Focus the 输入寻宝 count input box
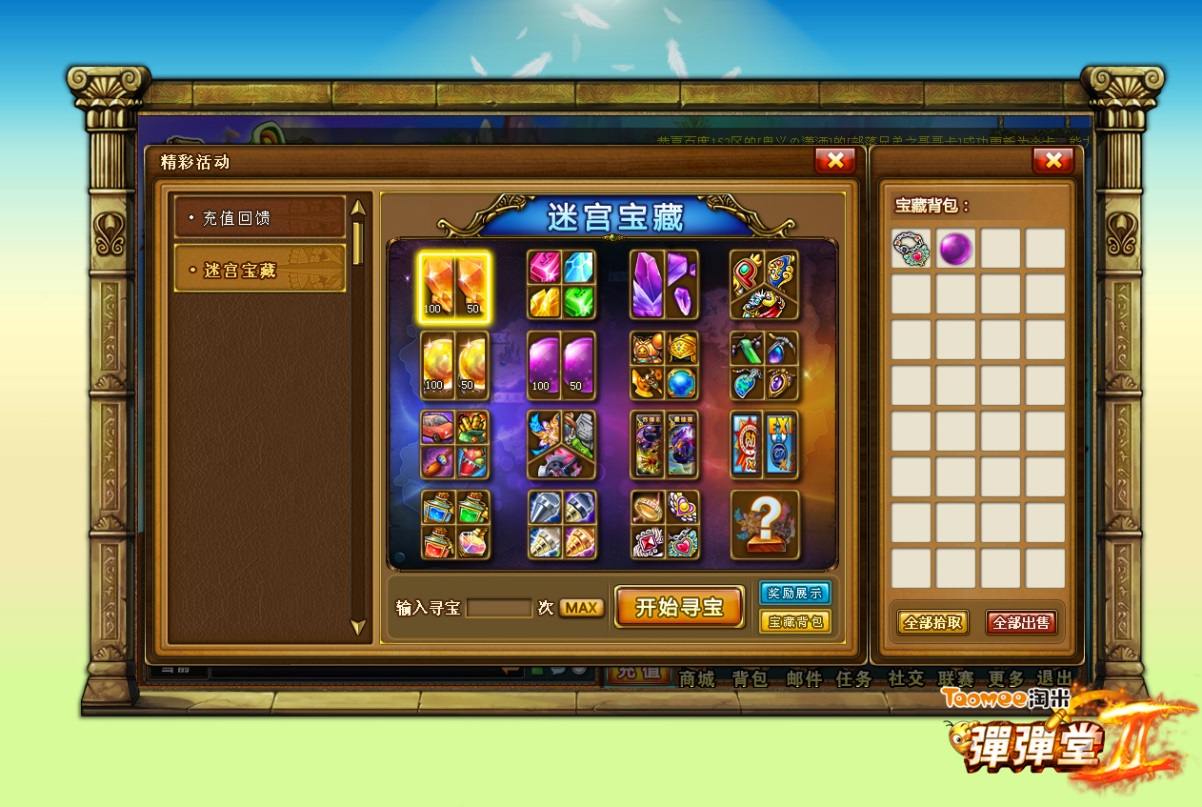 click(x=499, y=608)
